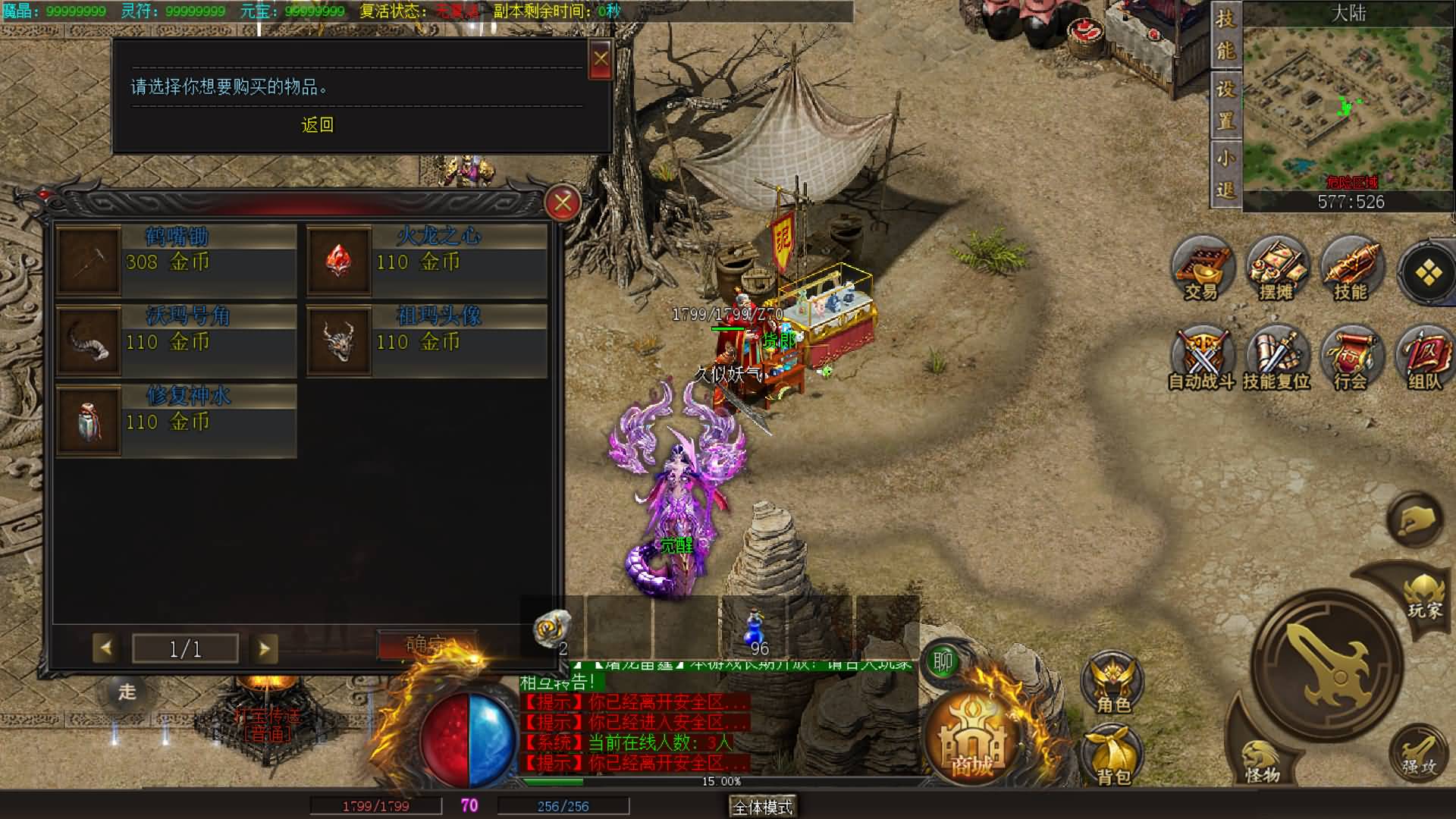Close the shop item window
The image size is (1456, 819).
pyautogui.click(x=563, y=202)
